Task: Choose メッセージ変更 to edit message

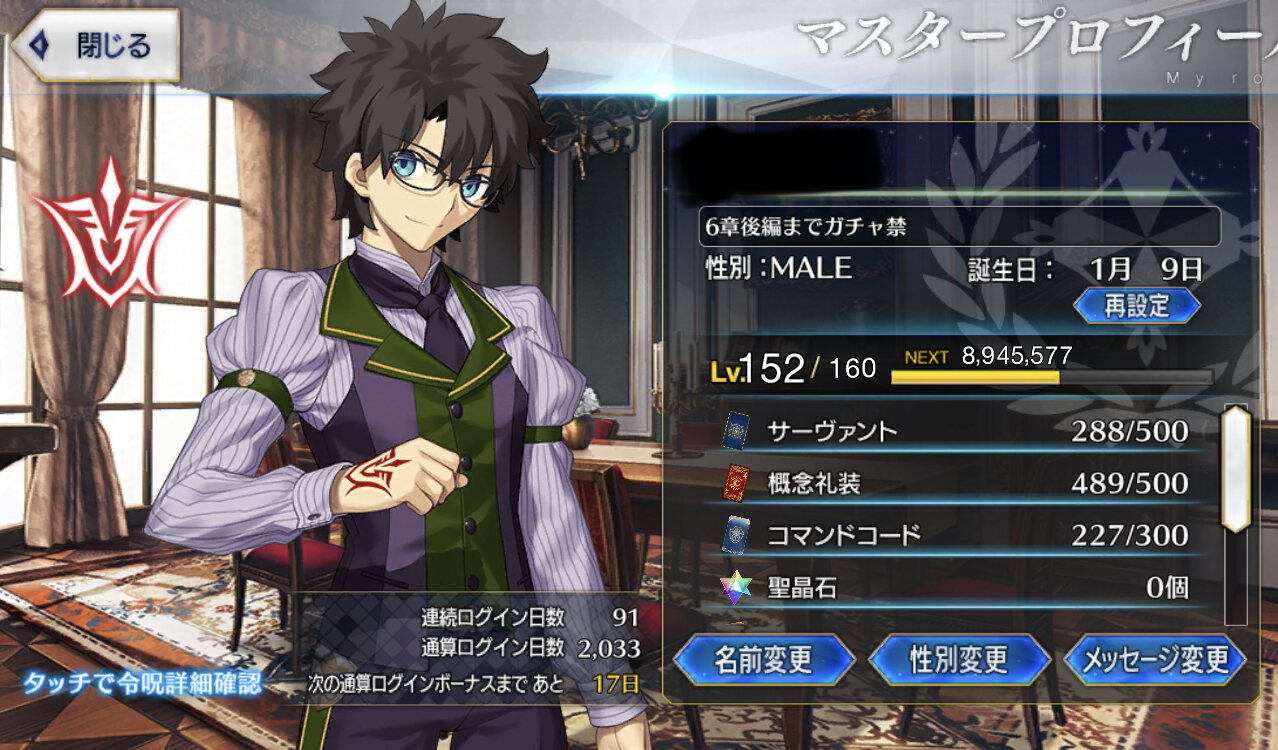Action: point(1155,659)
